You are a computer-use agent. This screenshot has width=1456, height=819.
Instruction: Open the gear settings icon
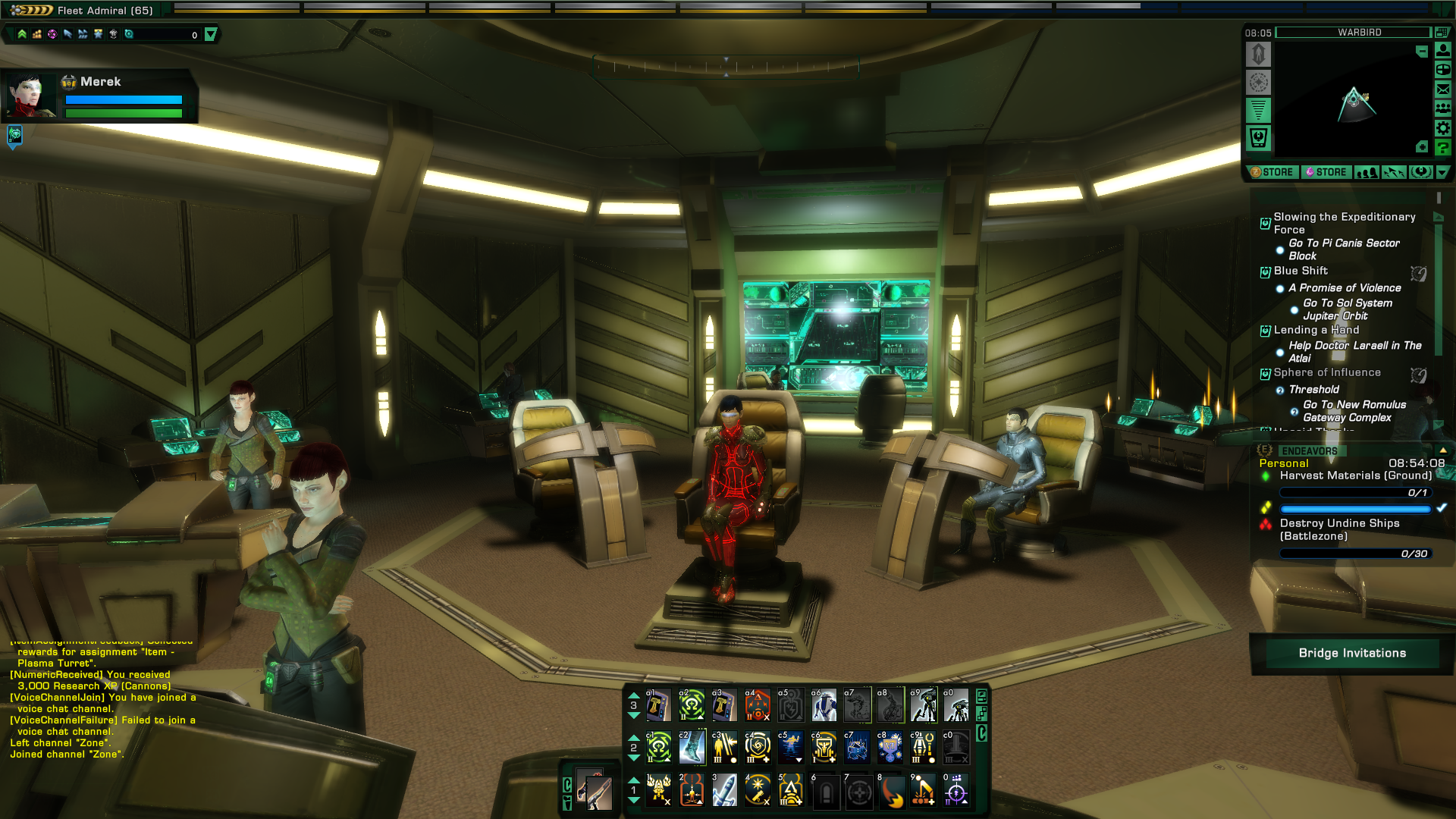pos(1442,128)
